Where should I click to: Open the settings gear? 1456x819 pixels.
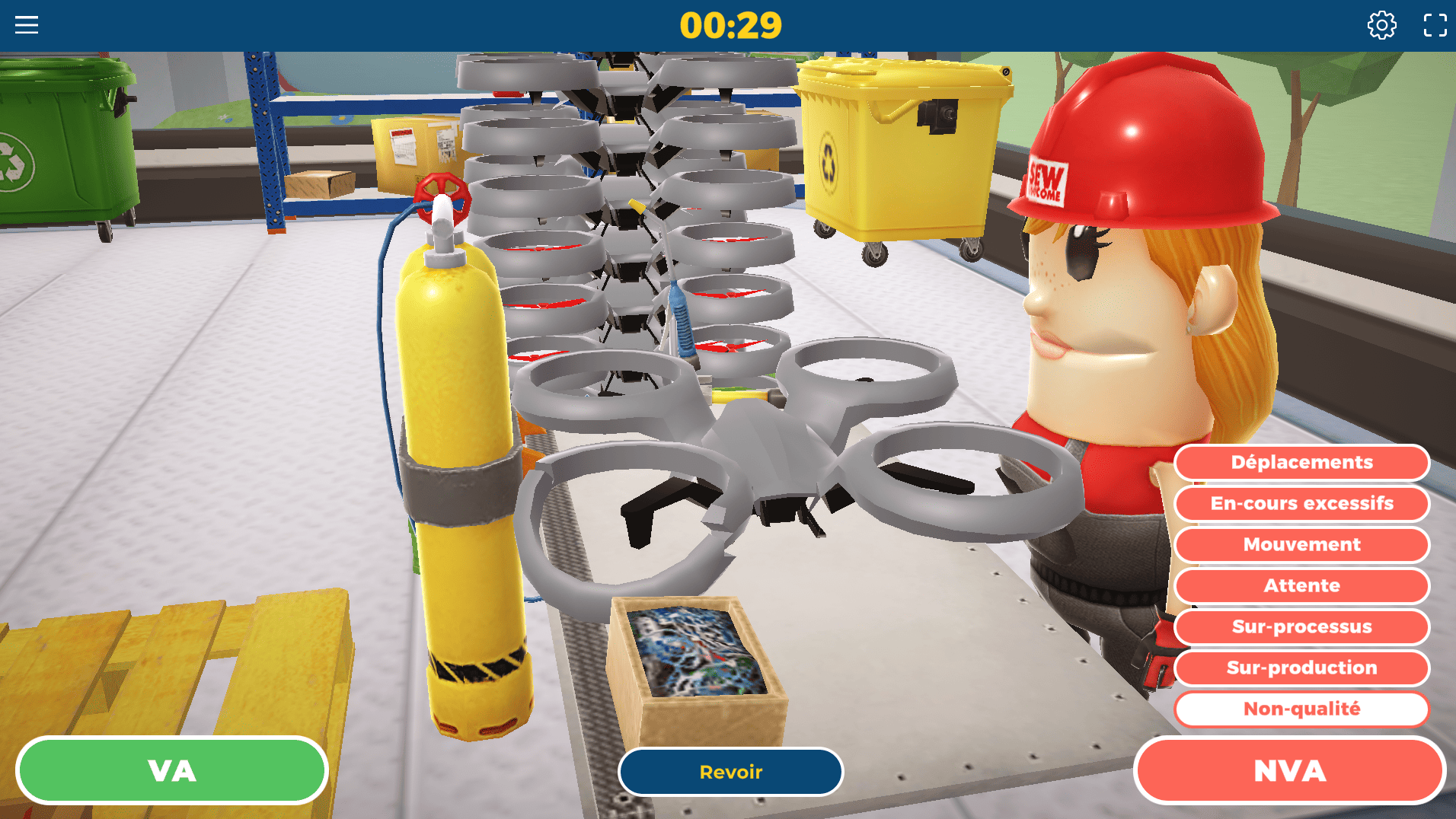1381,25
